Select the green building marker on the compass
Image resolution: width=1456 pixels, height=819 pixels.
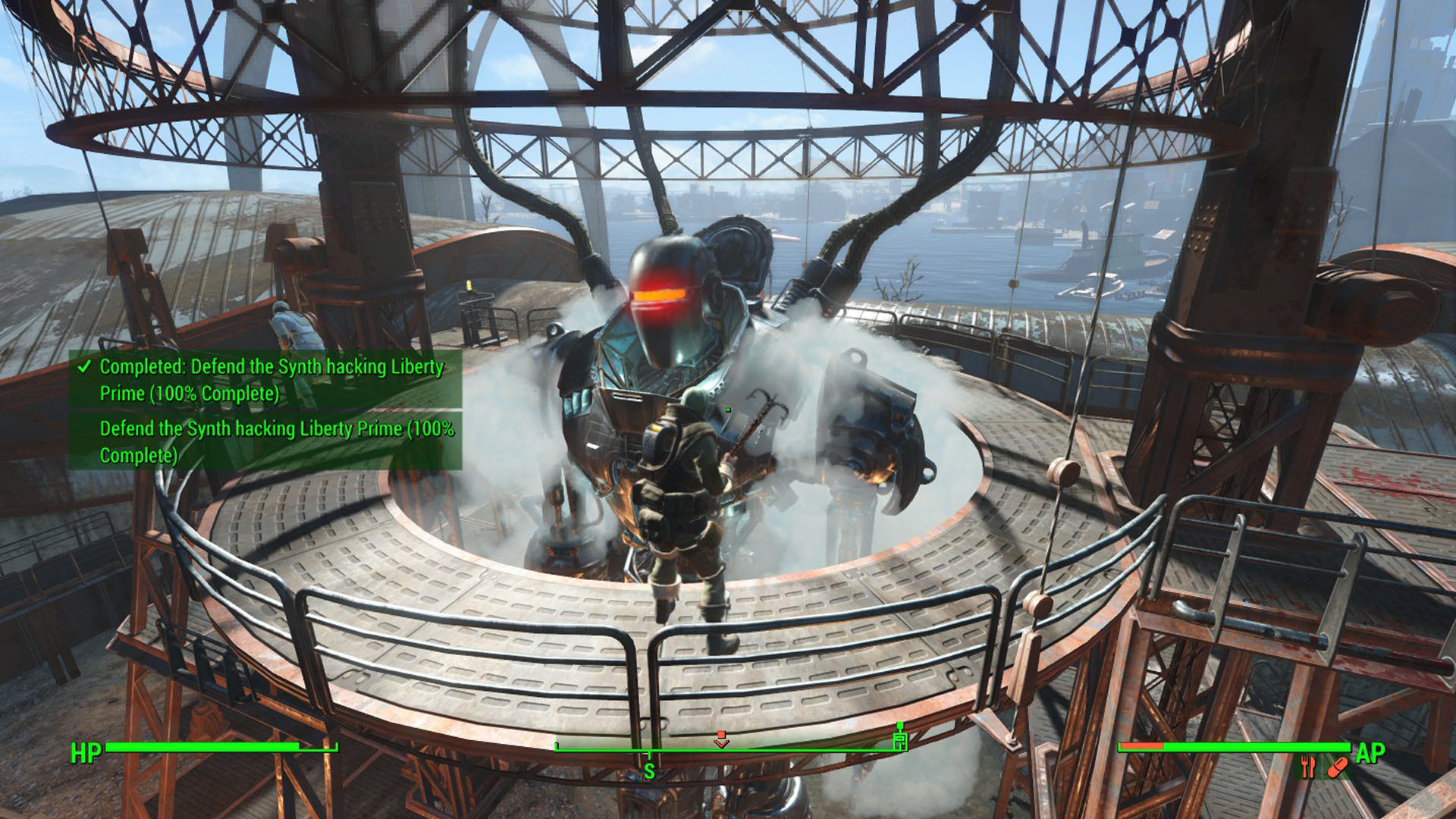(900, 739)
